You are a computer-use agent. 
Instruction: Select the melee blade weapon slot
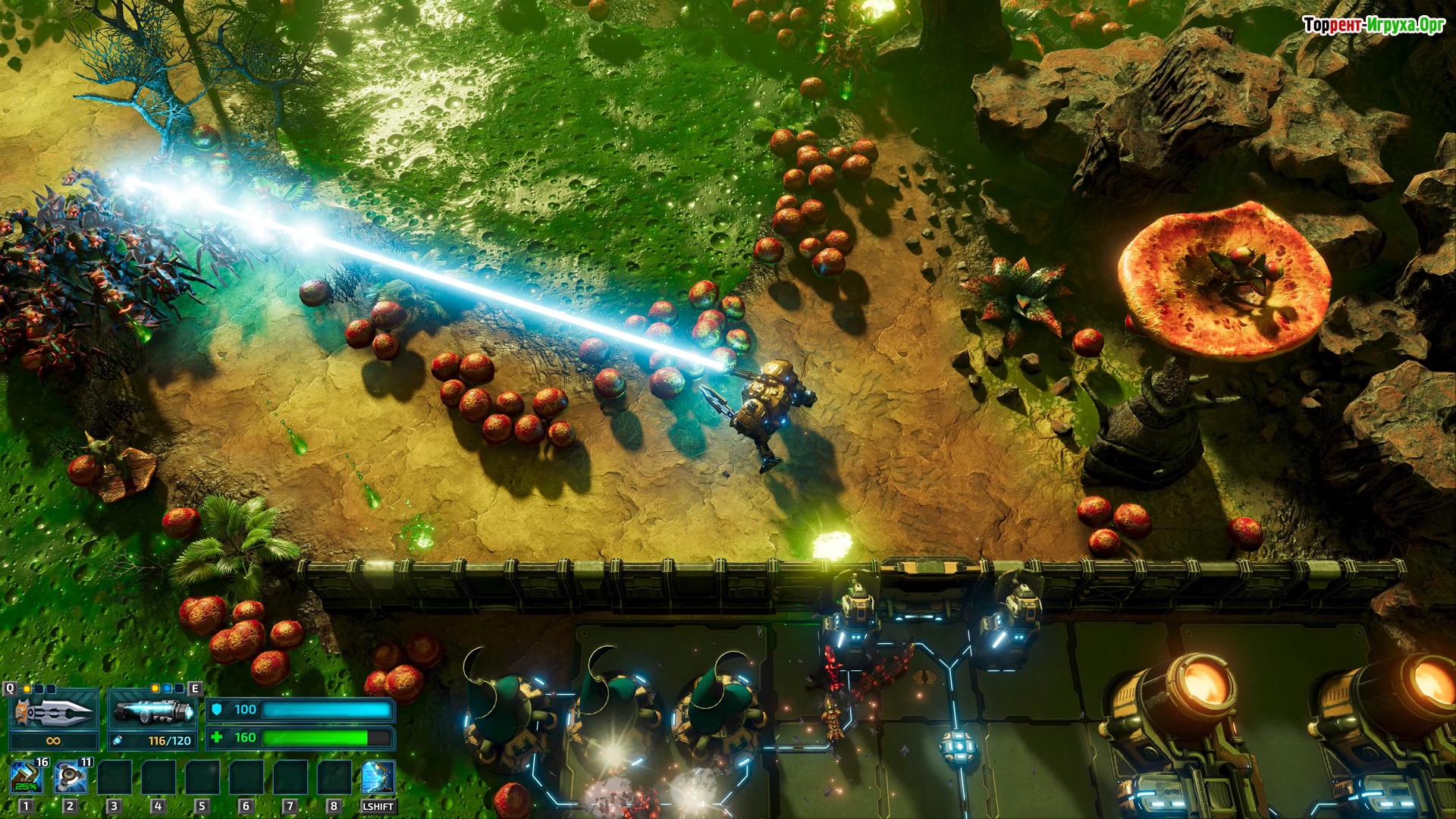[53, 711]
